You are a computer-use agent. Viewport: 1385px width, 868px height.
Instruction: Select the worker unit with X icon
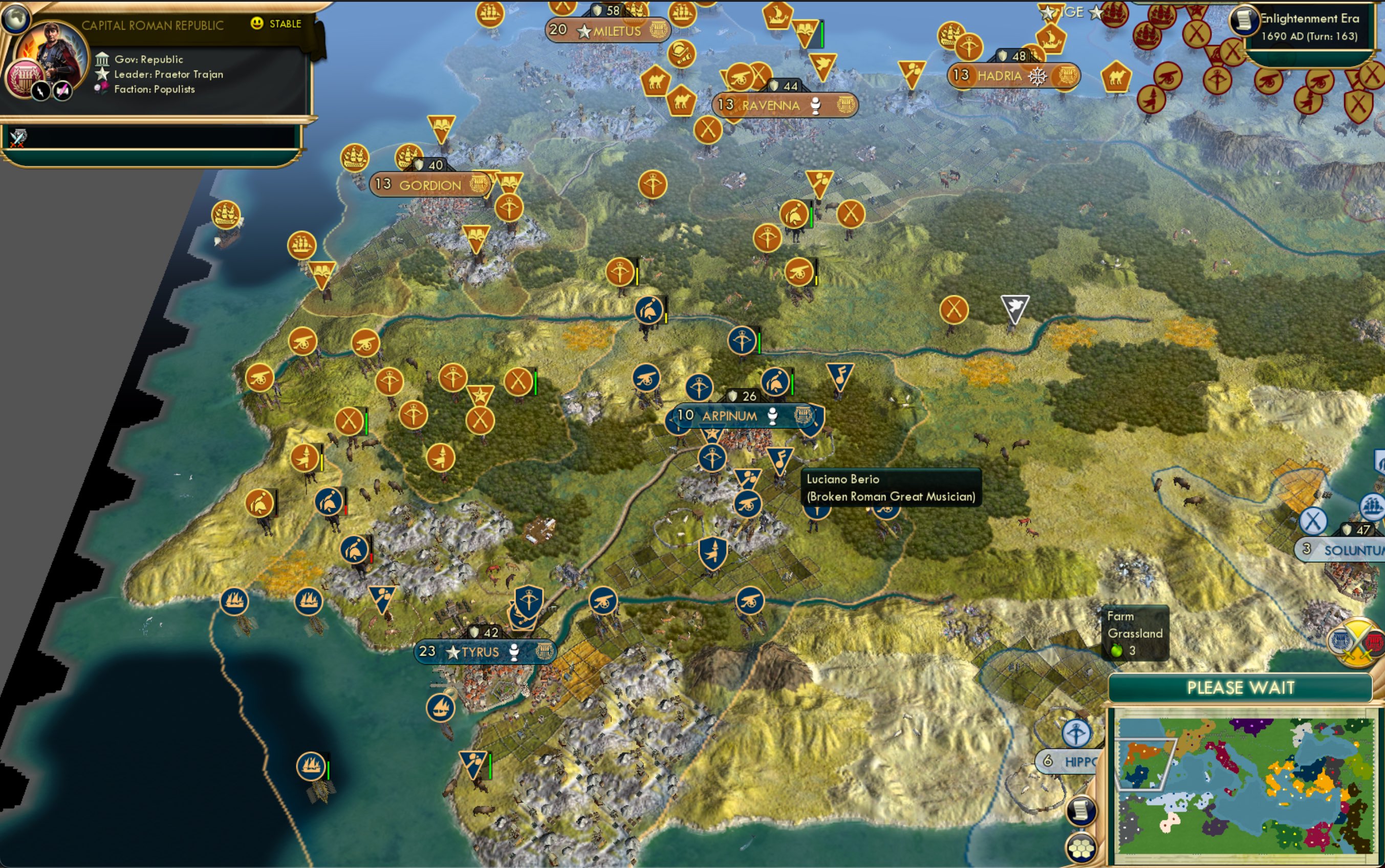coord(954,311)
